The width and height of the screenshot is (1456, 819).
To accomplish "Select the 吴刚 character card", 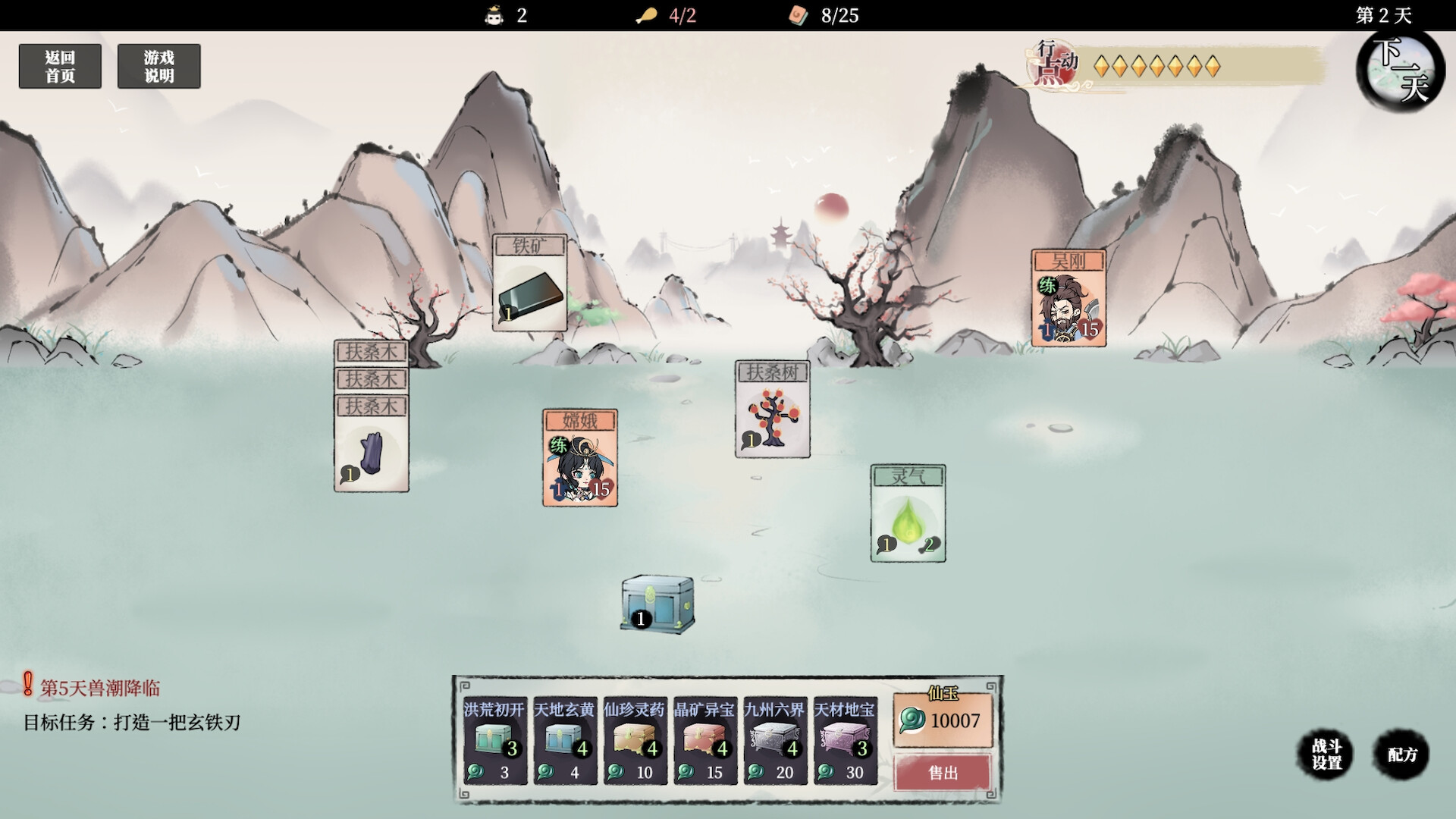I will pos(1068,298).
